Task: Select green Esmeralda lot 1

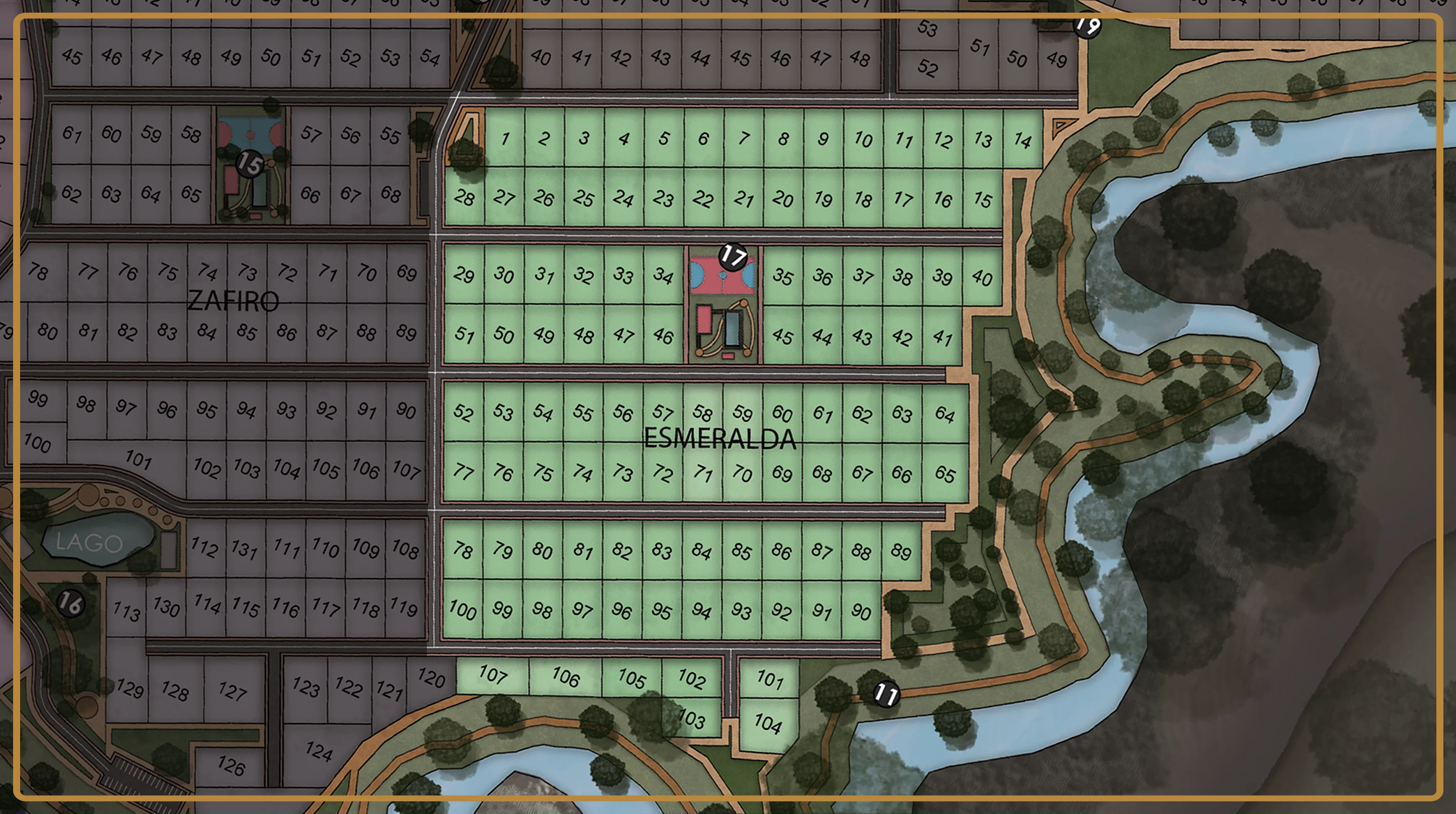Action: pyautogui.click(x=505, y=138)
